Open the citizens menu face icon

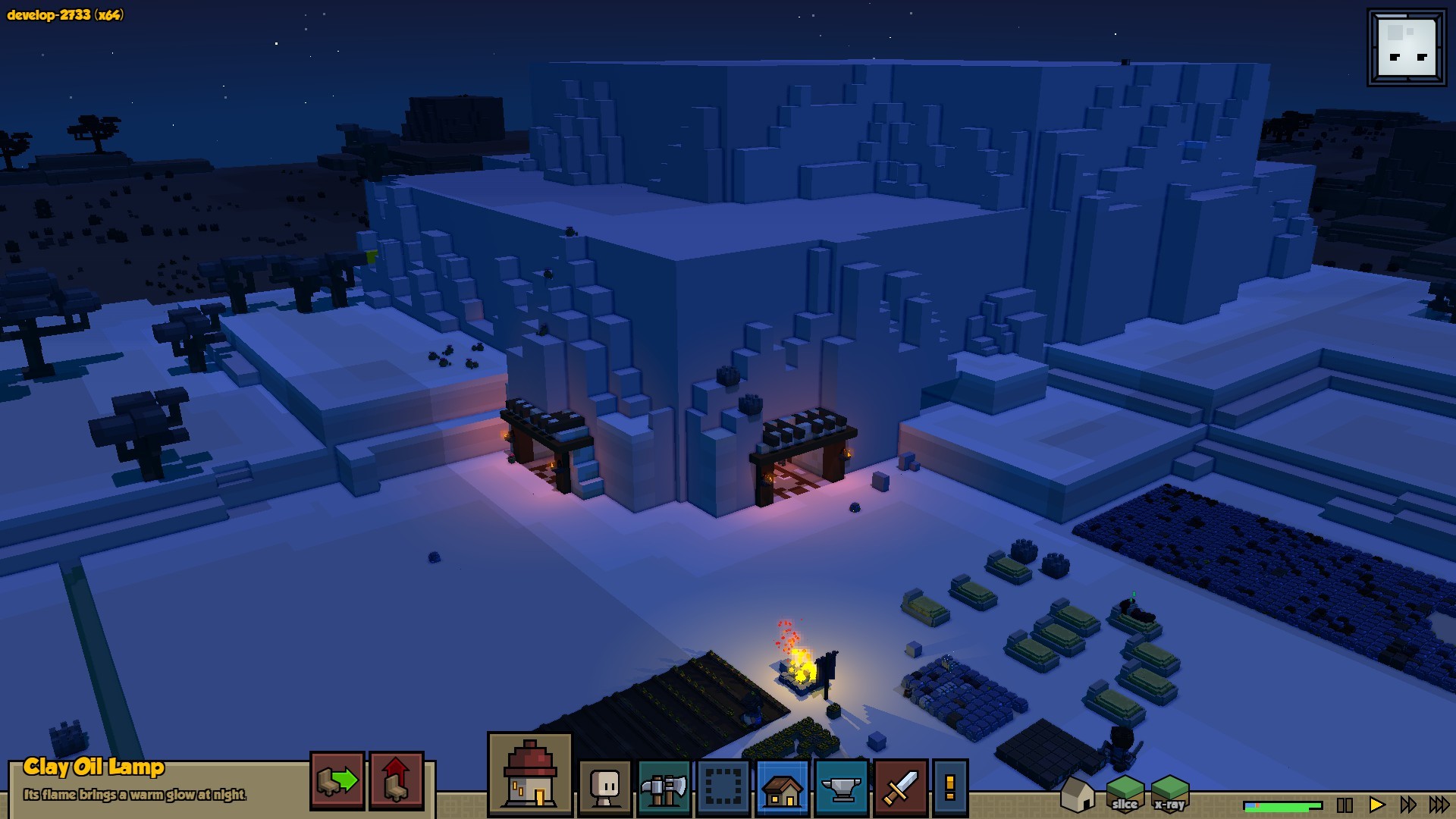[x=605, y=787]
